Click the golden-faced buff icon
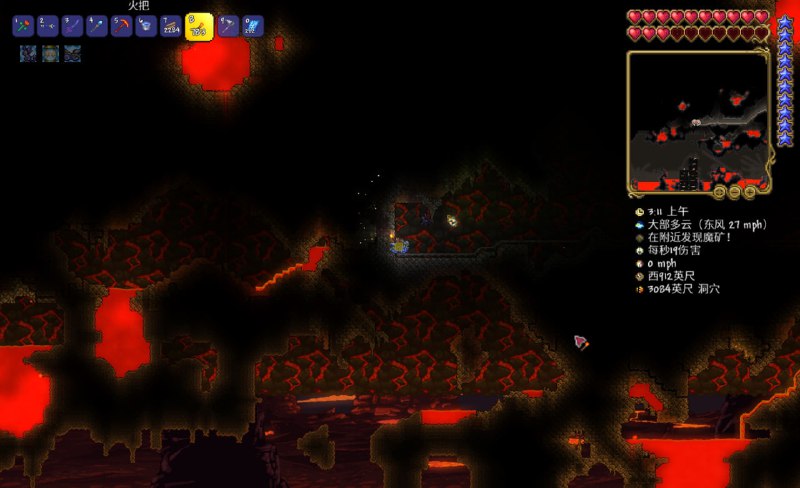This screenshot has height=488, width=800. [49, 53]
